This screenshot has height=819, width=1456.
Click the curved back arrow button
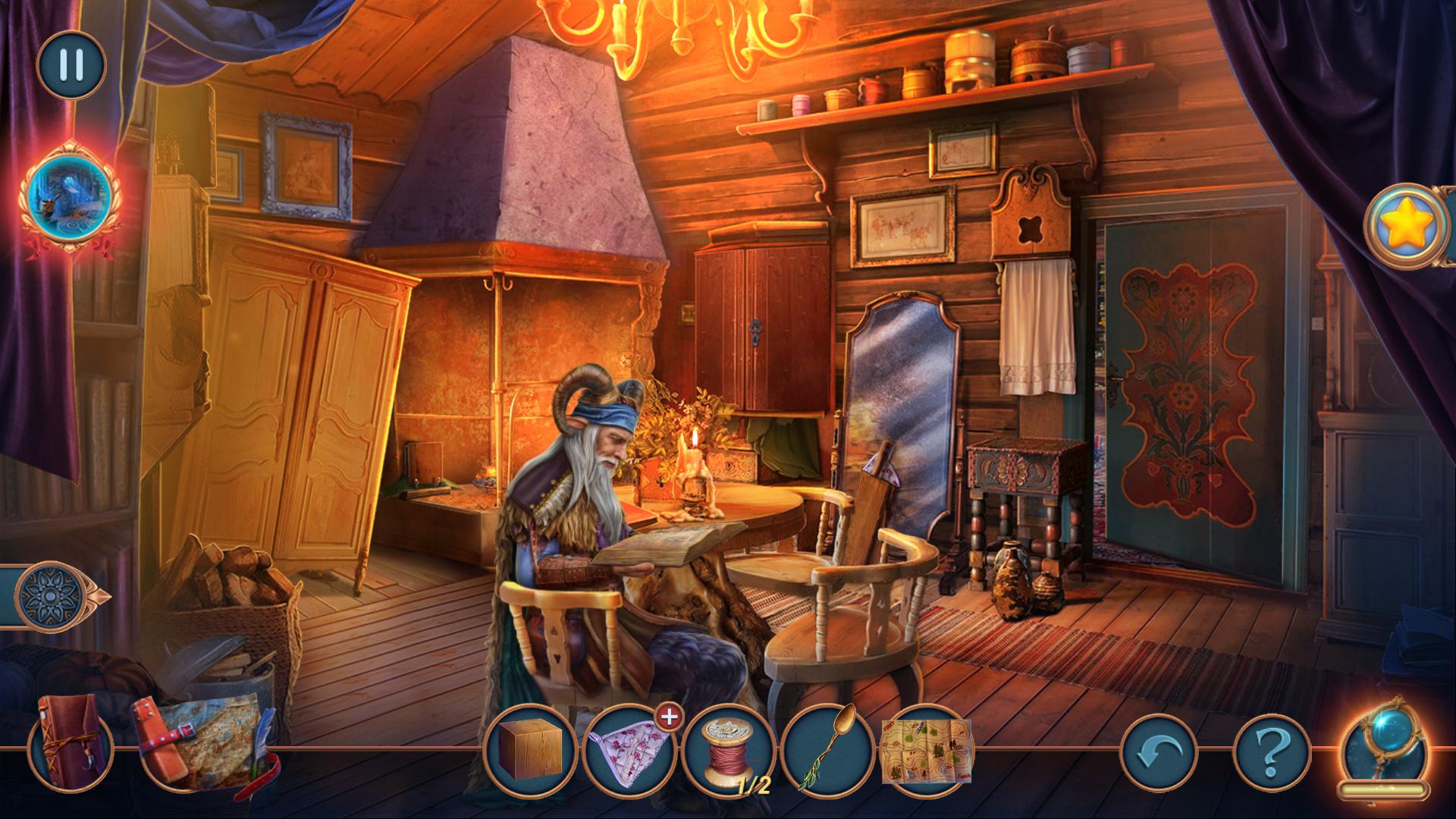click(1159, 752)
